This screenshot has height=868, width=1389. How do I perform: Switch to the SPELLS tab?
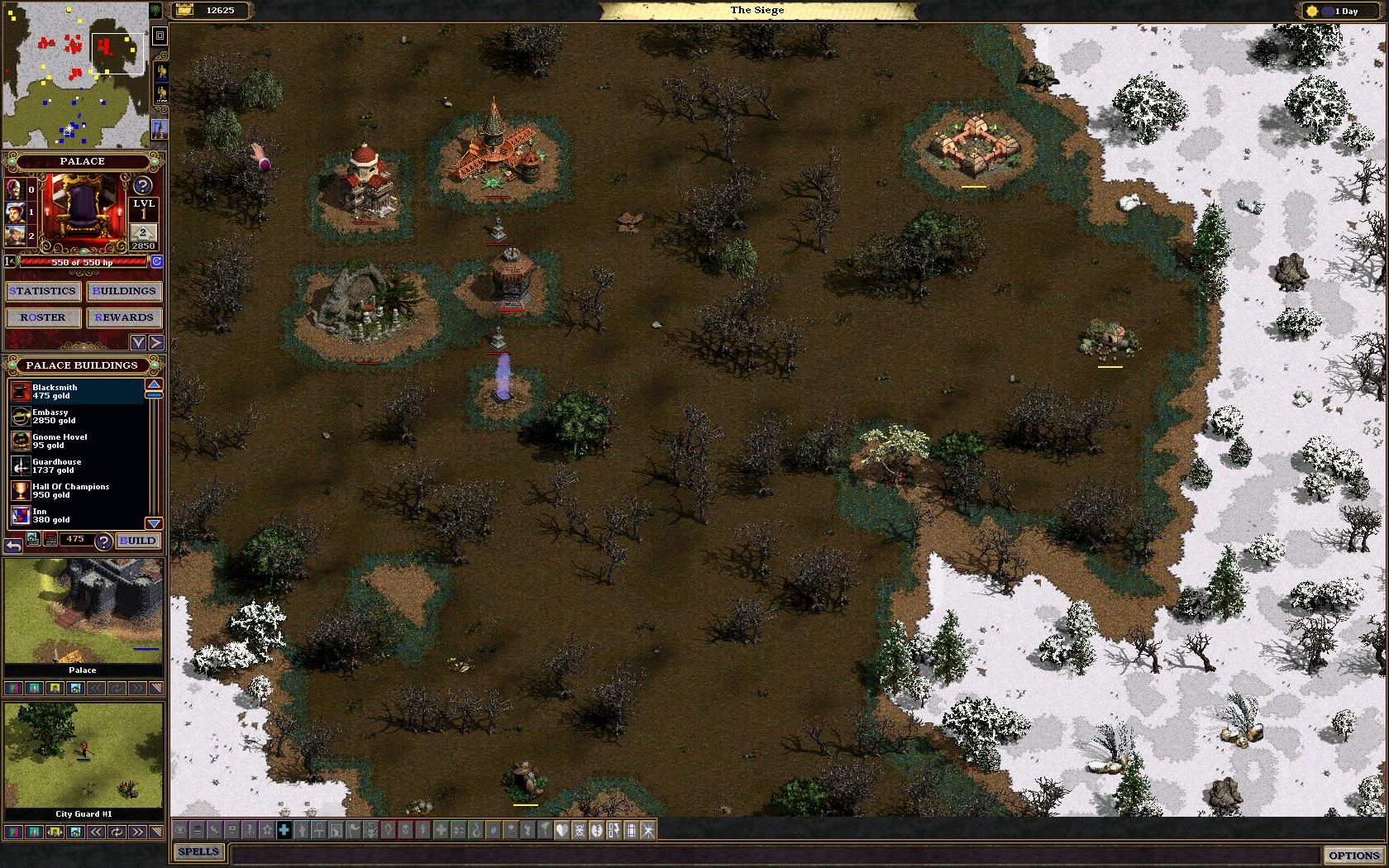tap(198, 851)
